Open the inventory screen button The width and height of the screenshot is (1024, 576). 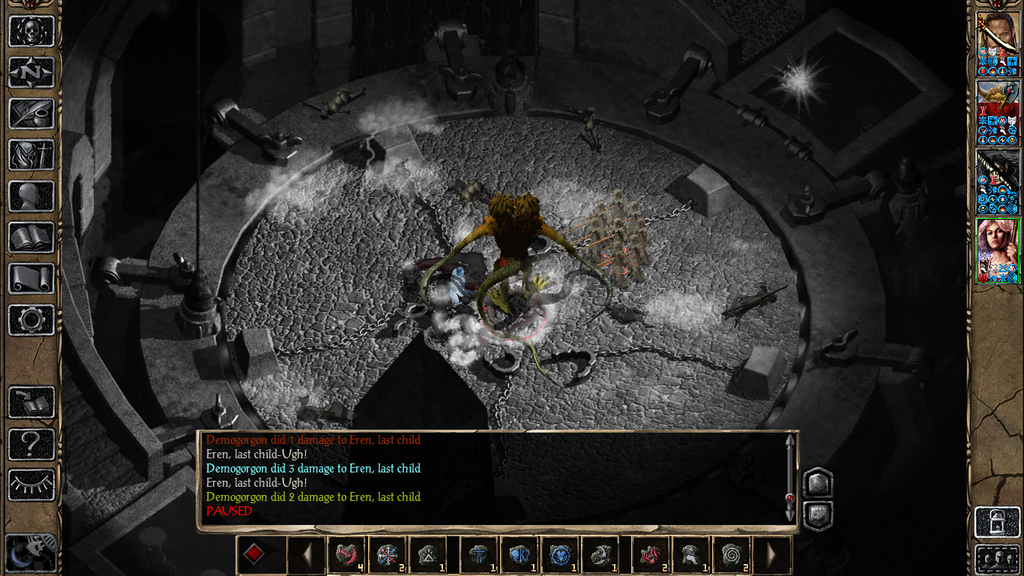point(31,154)
